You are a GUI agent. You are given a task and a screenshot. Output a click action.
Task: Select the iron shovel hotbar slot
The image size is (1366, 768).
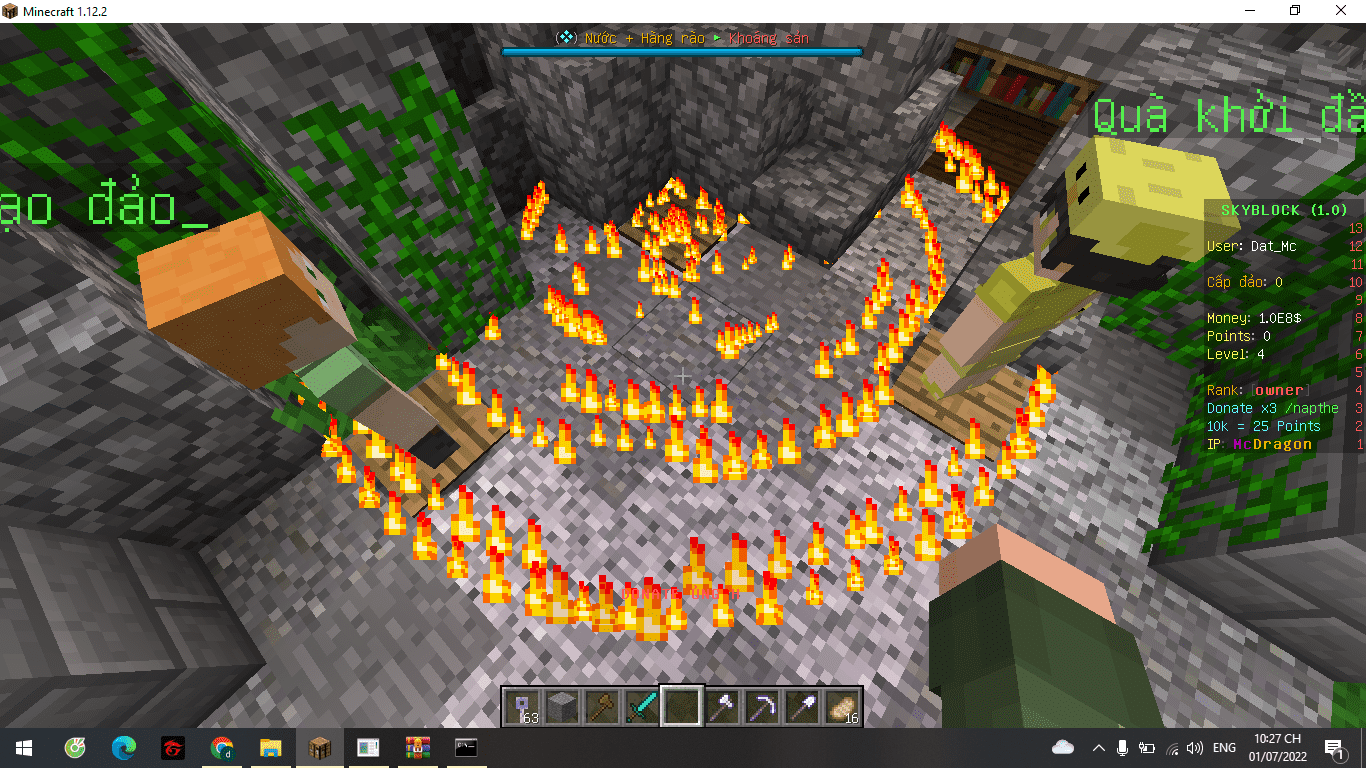[802, 706]
